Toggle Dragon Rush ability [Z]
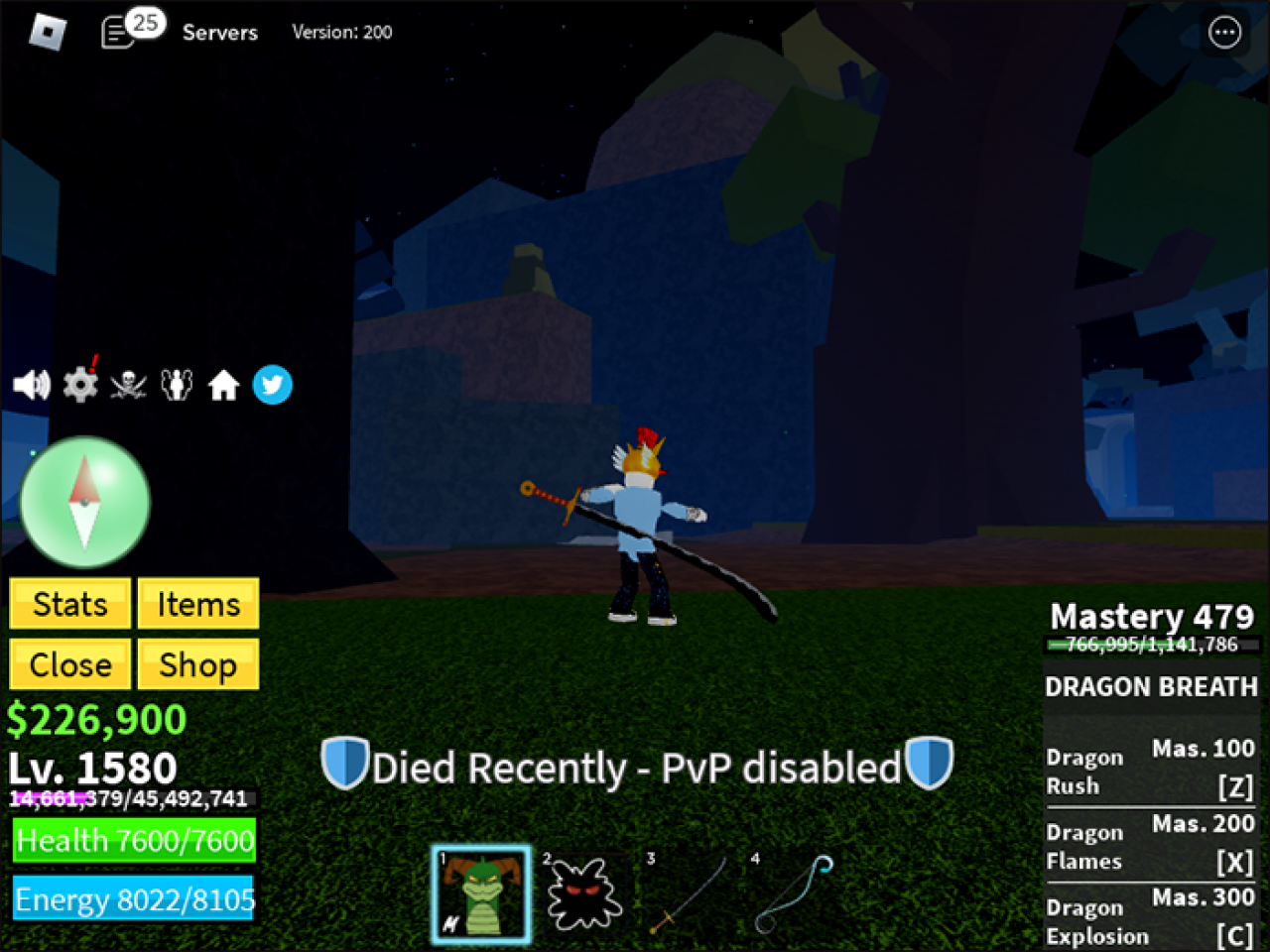 click(x=1149, y=769)
